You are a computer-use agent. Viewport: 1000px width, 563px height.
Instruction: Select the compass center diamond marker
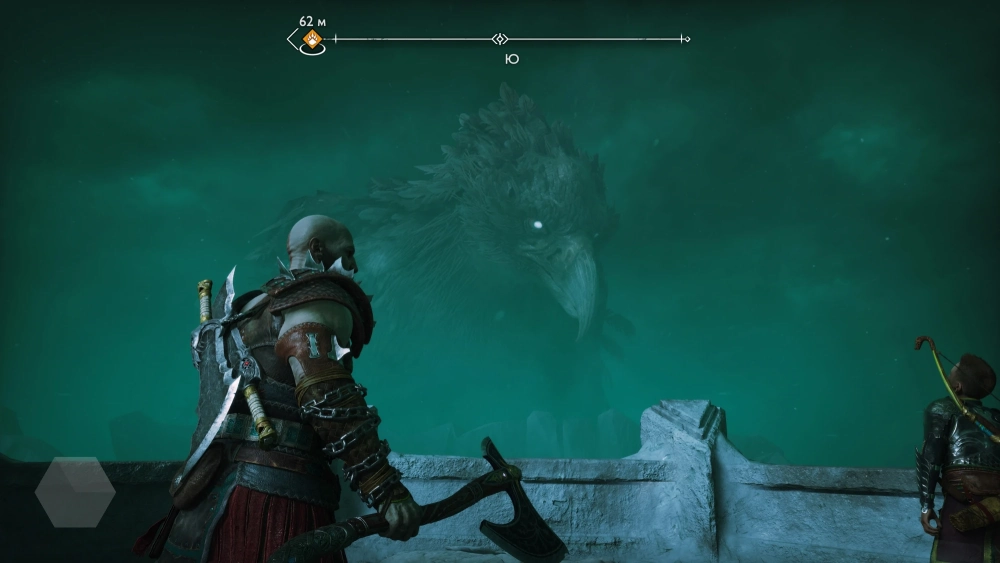click(500, 39)
